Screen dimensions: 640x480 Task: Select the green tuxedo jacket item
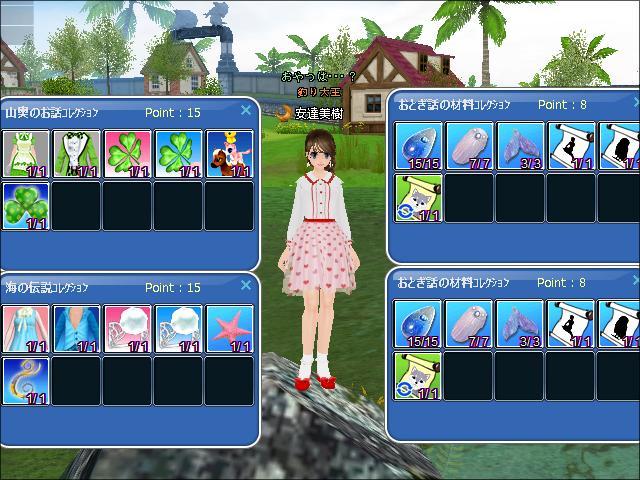(76, 154)
